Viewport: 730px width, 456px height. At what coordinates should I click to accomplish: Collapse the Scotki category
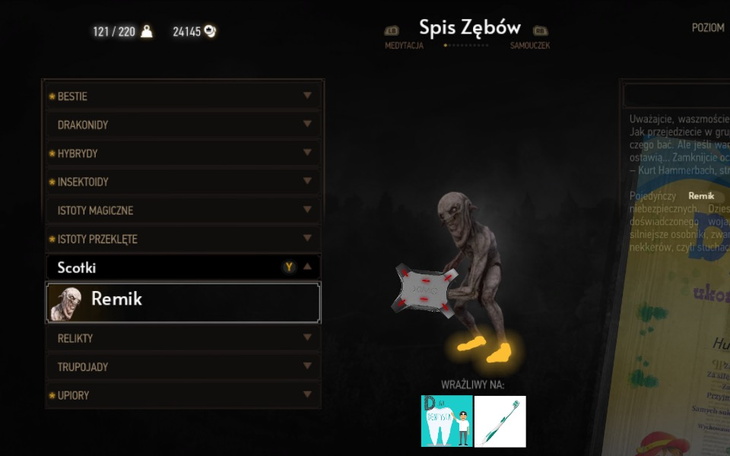182,267
